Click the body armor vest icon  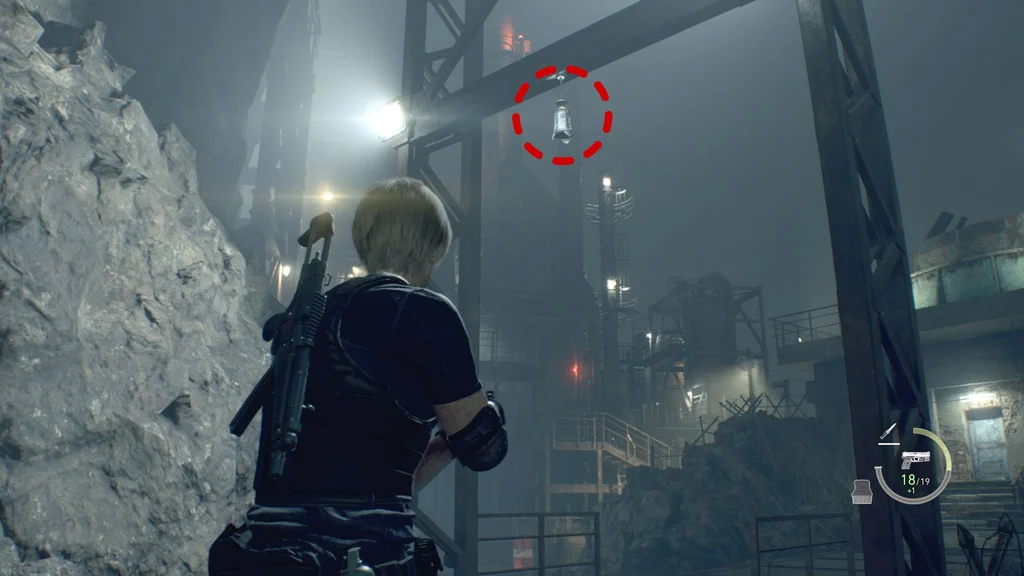tap(860, 488)
